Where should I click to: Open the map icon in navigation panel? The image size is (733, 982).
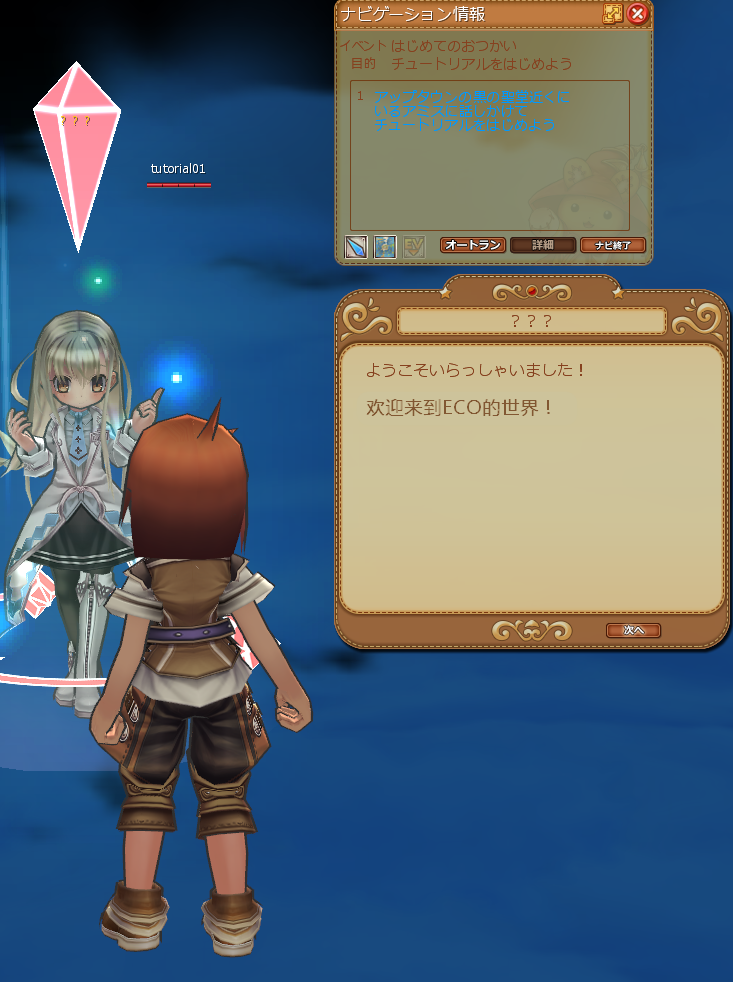click(x=385, y=246)
